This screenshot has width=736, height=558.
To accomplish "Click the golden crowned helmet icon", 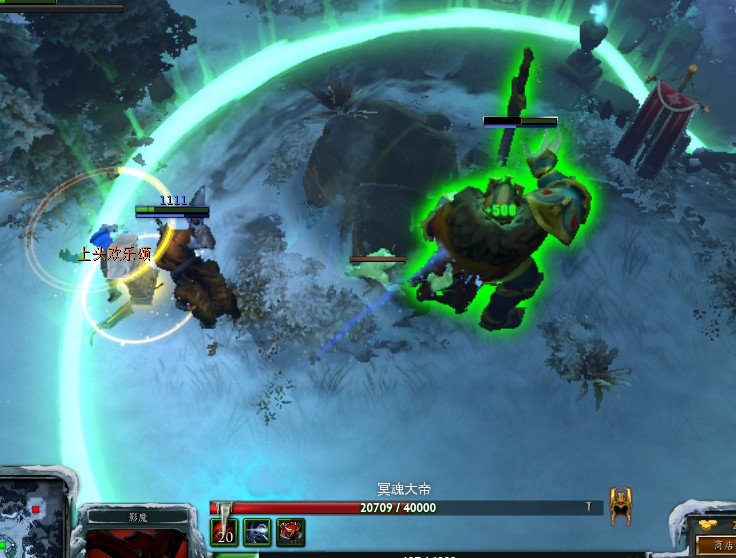I will point(621,506).
